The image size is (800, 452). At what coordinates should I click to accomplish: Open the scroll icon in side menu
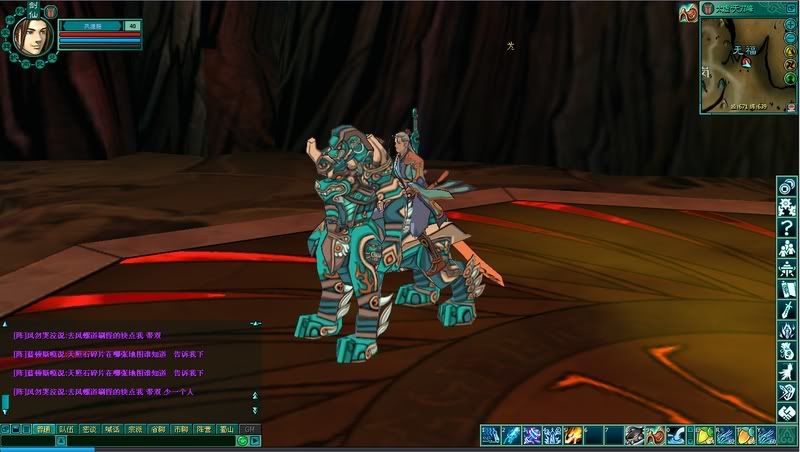click(787, 290)
